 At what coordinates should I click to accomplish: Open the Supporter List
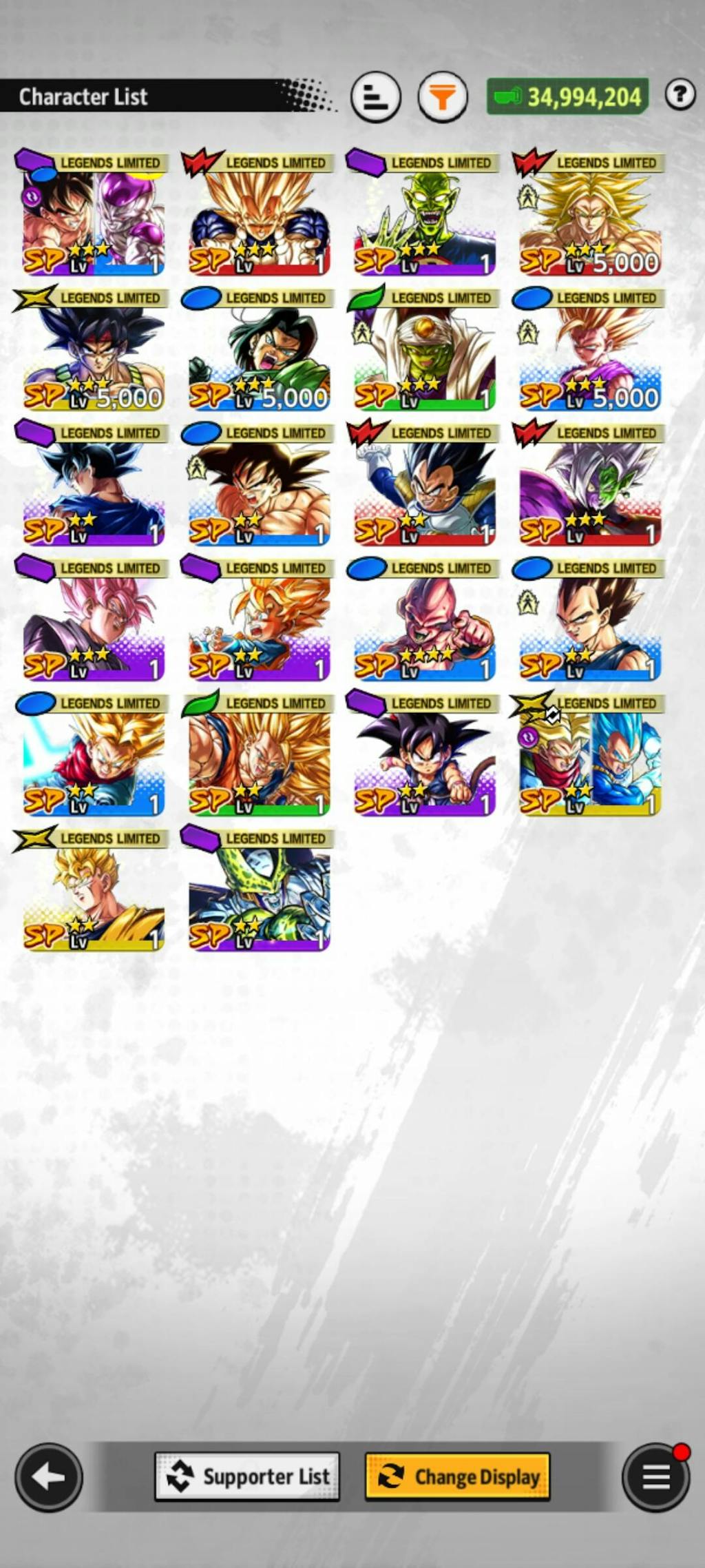(247, 1476)
